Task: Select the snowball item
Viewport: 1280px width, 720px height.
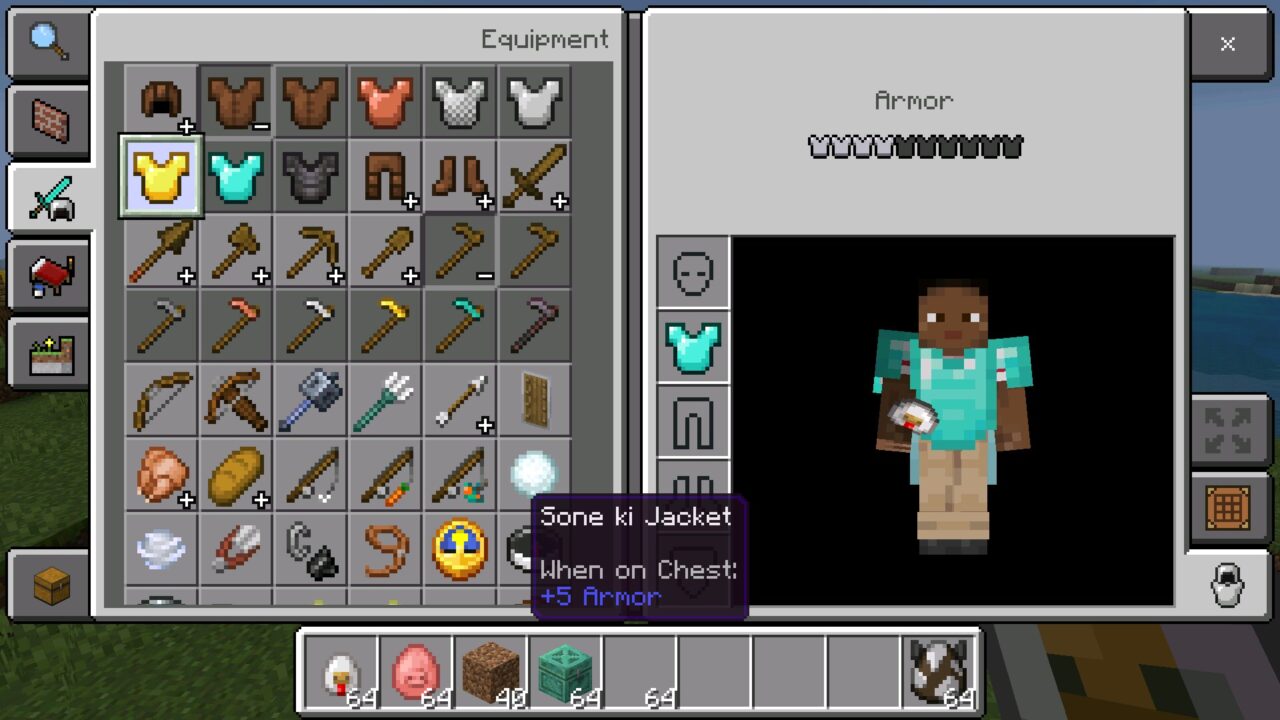Action: click(x=535, y=468)
